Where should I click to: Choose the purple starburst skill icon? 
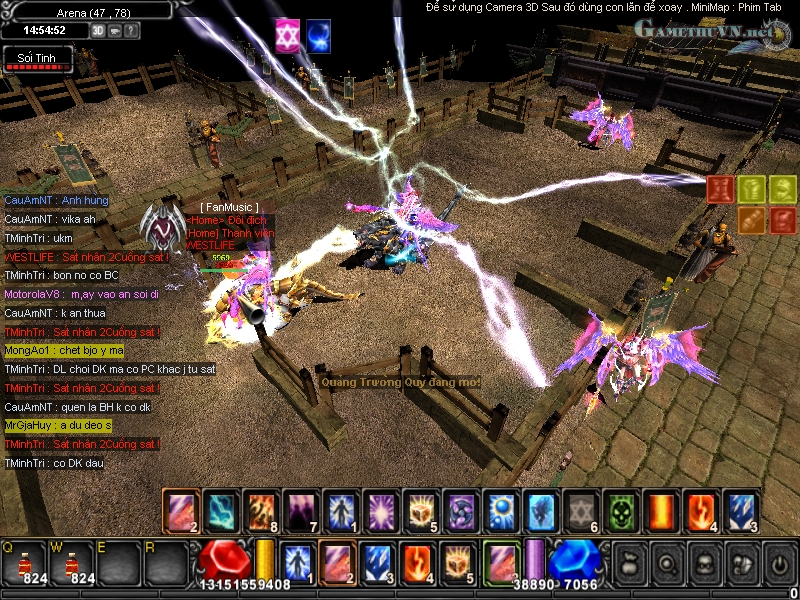[380, 512]
